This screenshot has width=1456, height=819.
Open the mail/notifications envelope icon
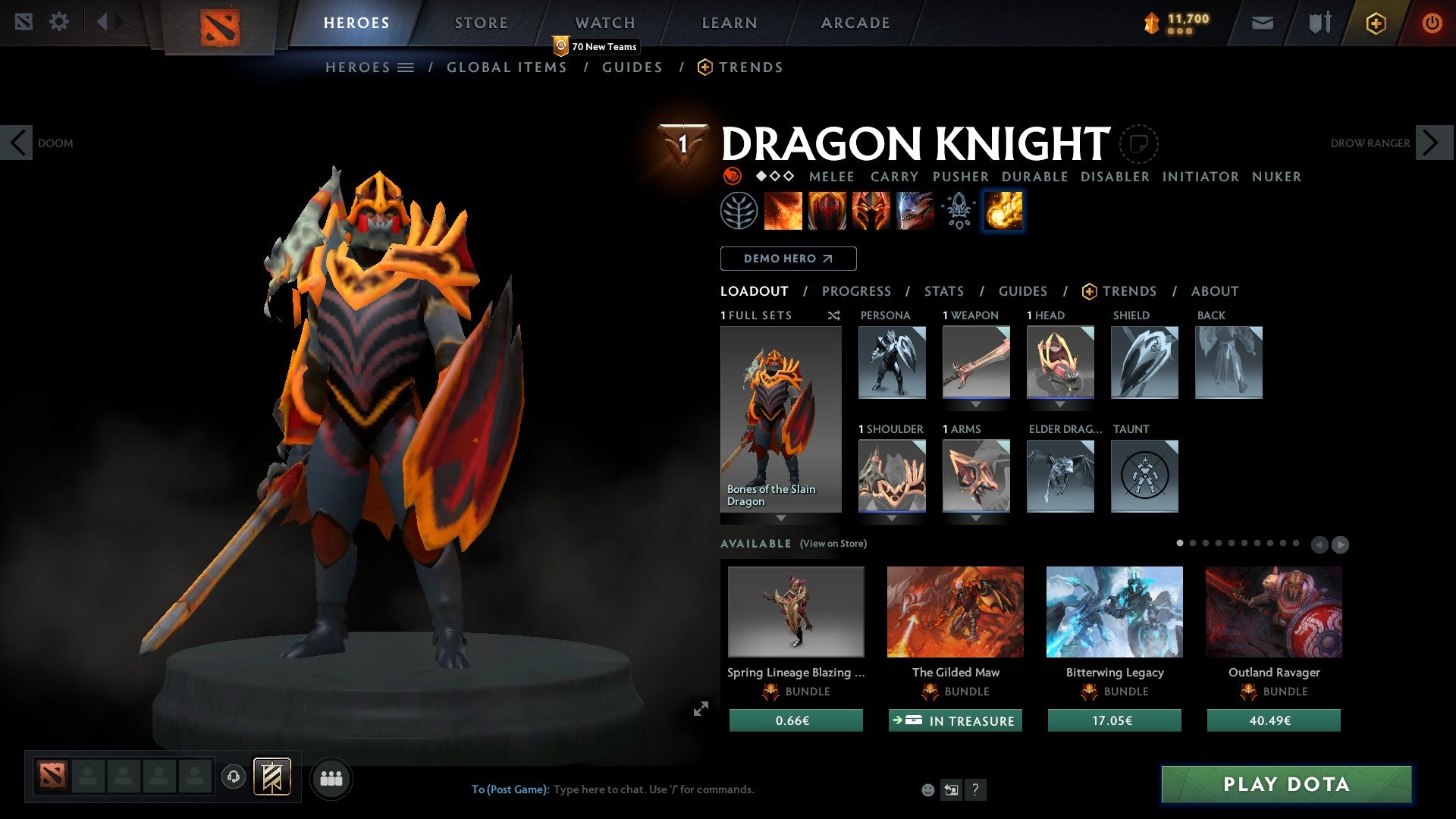pos(1263,23)
